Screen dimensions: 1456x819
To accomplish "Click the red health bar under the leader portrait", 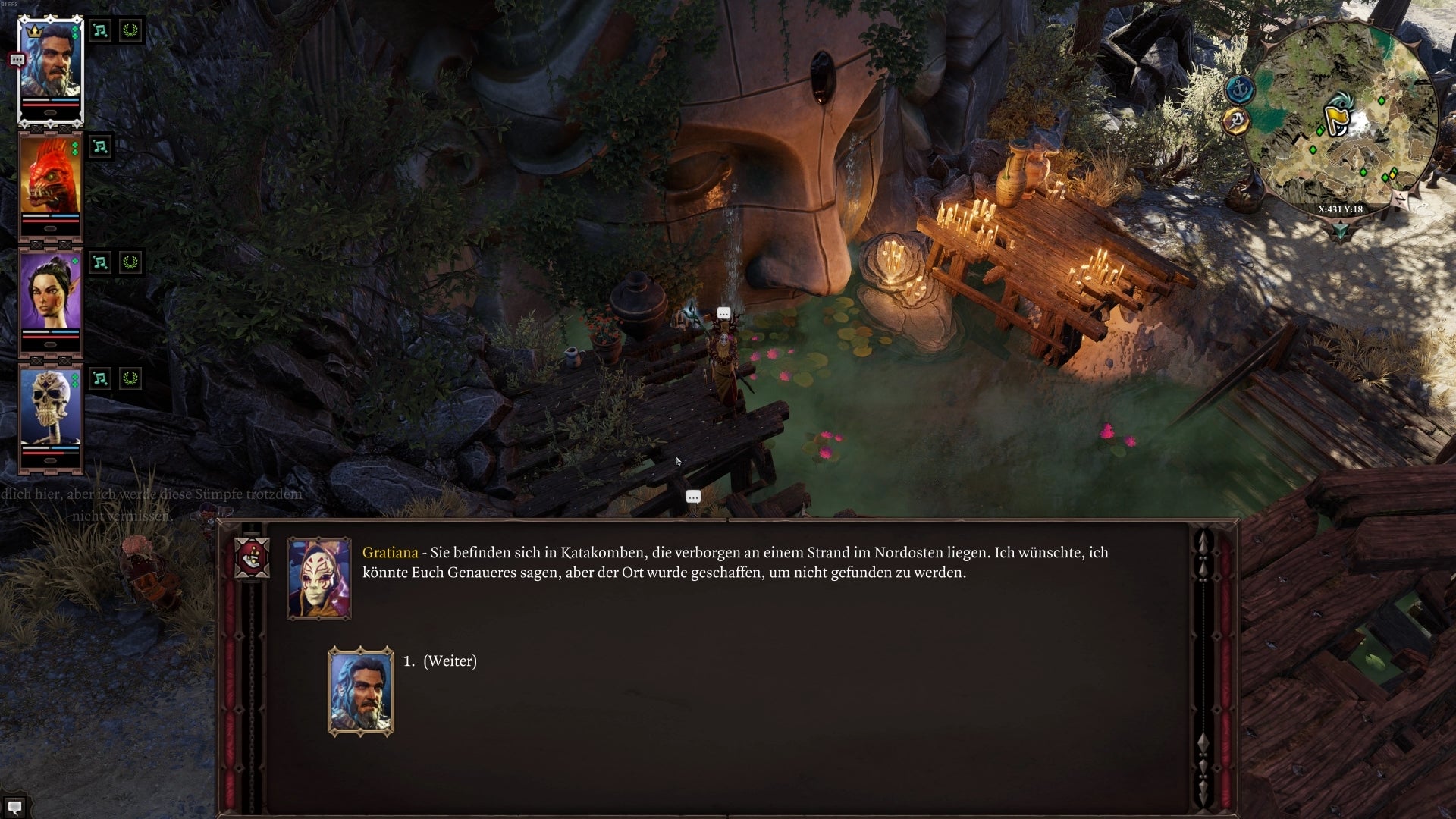I will (52, 105).
